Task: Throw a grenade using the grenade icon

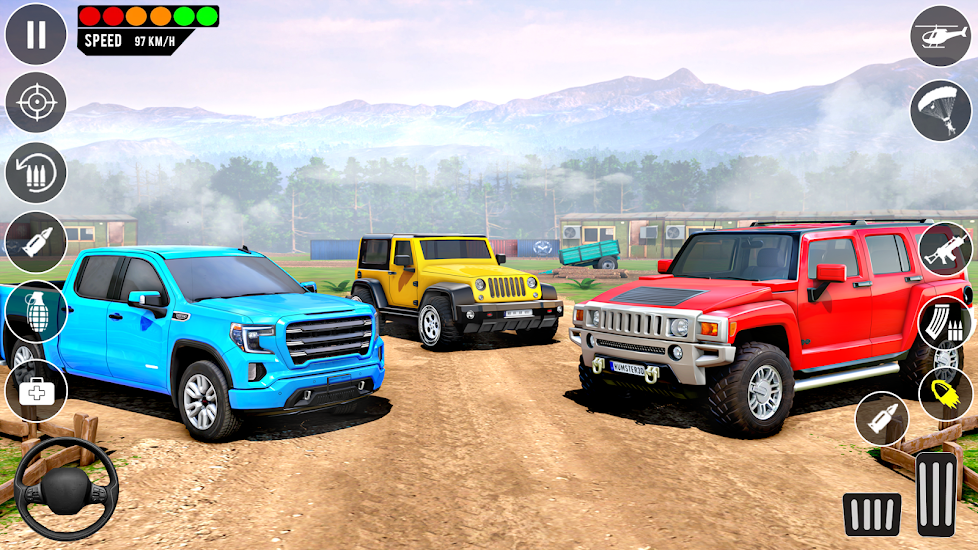Action: (x=36, y=312)
